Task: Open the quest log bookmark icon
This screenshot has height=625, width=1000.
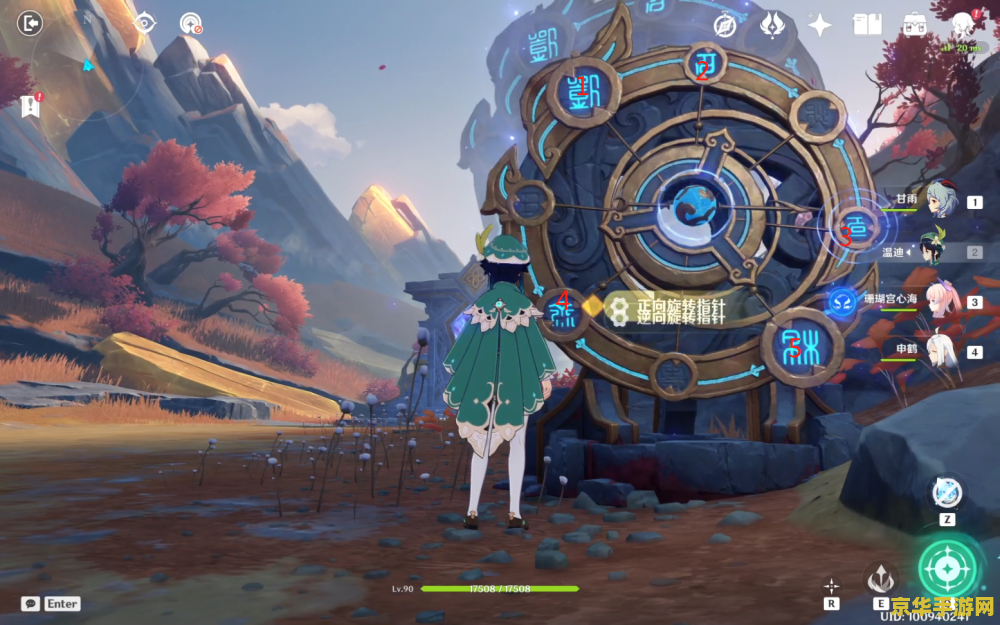Action: 29,103
